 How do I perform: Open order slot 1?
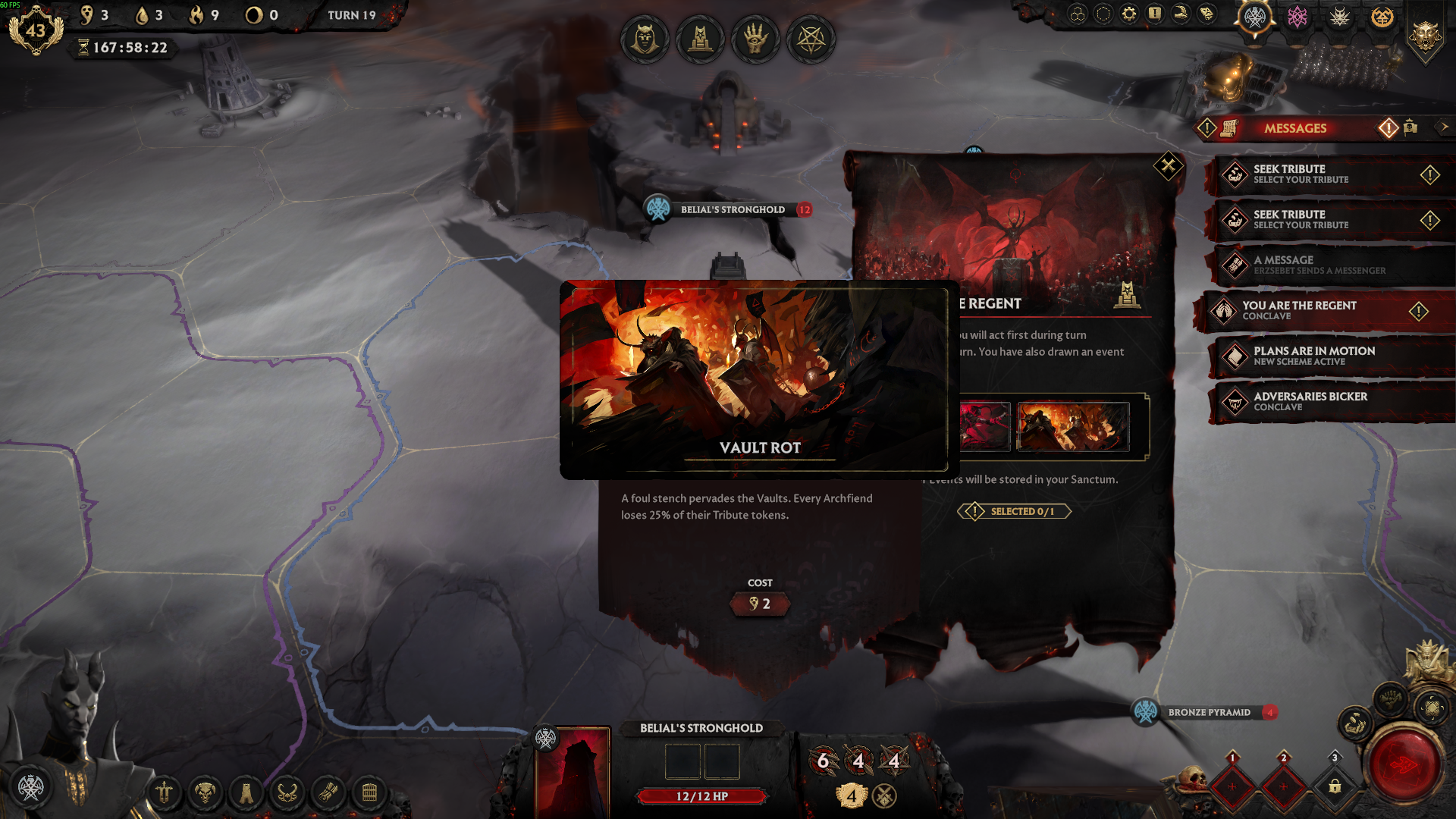click(x=1232, y=786)
